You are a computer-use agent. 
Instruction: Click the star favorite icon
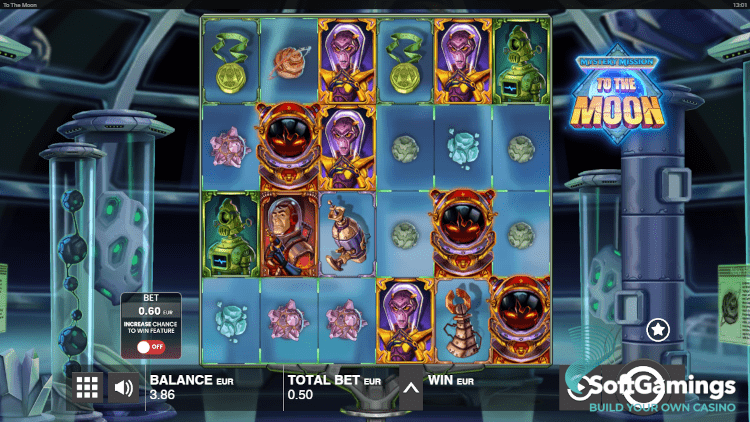point(657,328)
